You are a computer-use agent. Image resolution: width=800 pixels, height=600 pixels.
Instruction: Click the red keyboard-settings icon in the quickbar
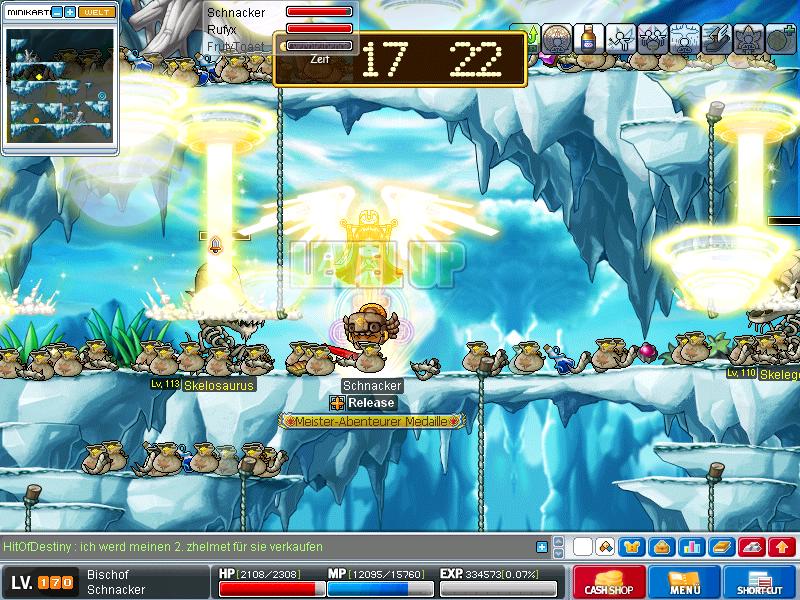[754, 547]
